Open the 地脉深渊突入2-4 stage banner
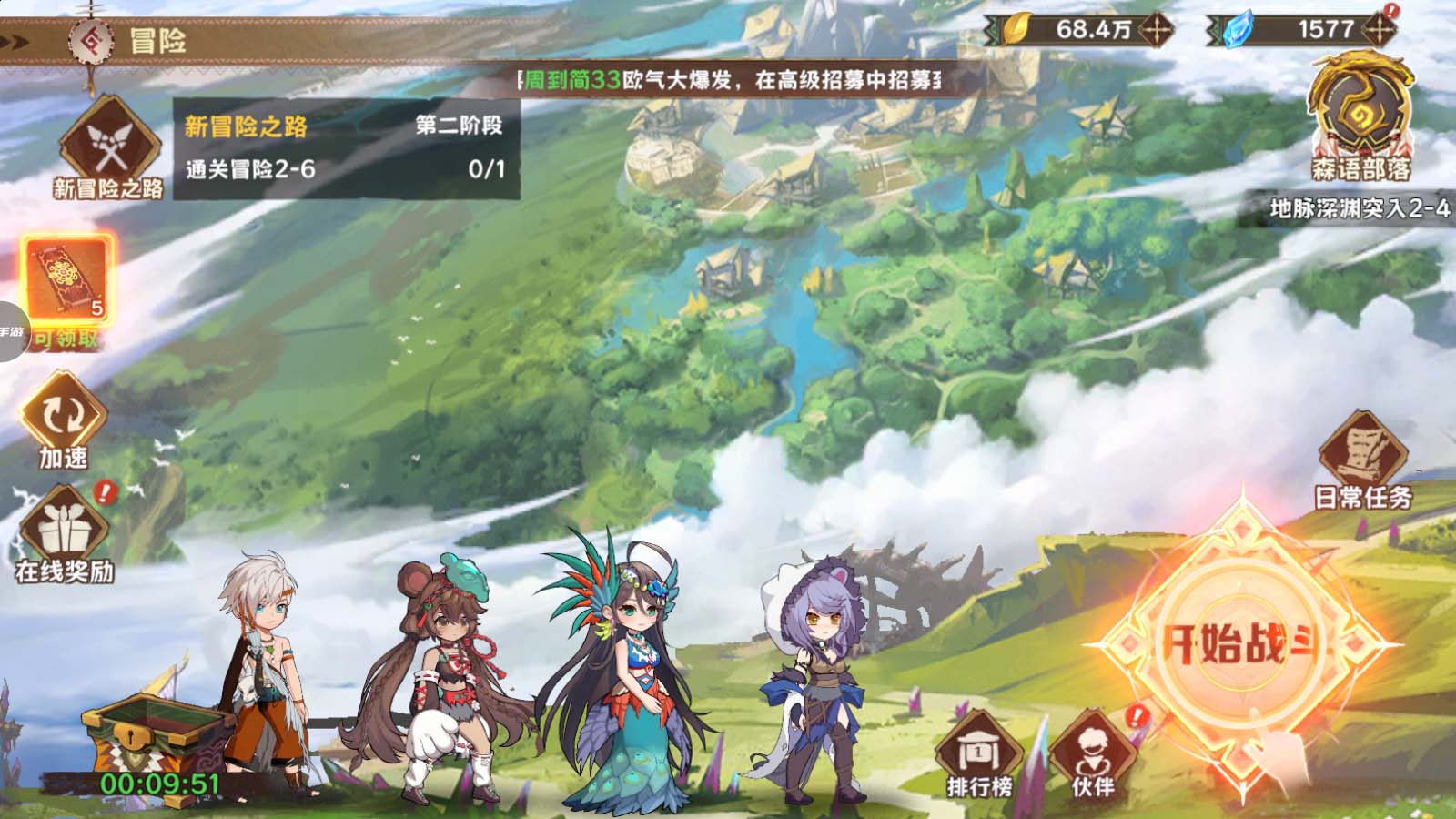 tap(1358, 209)
